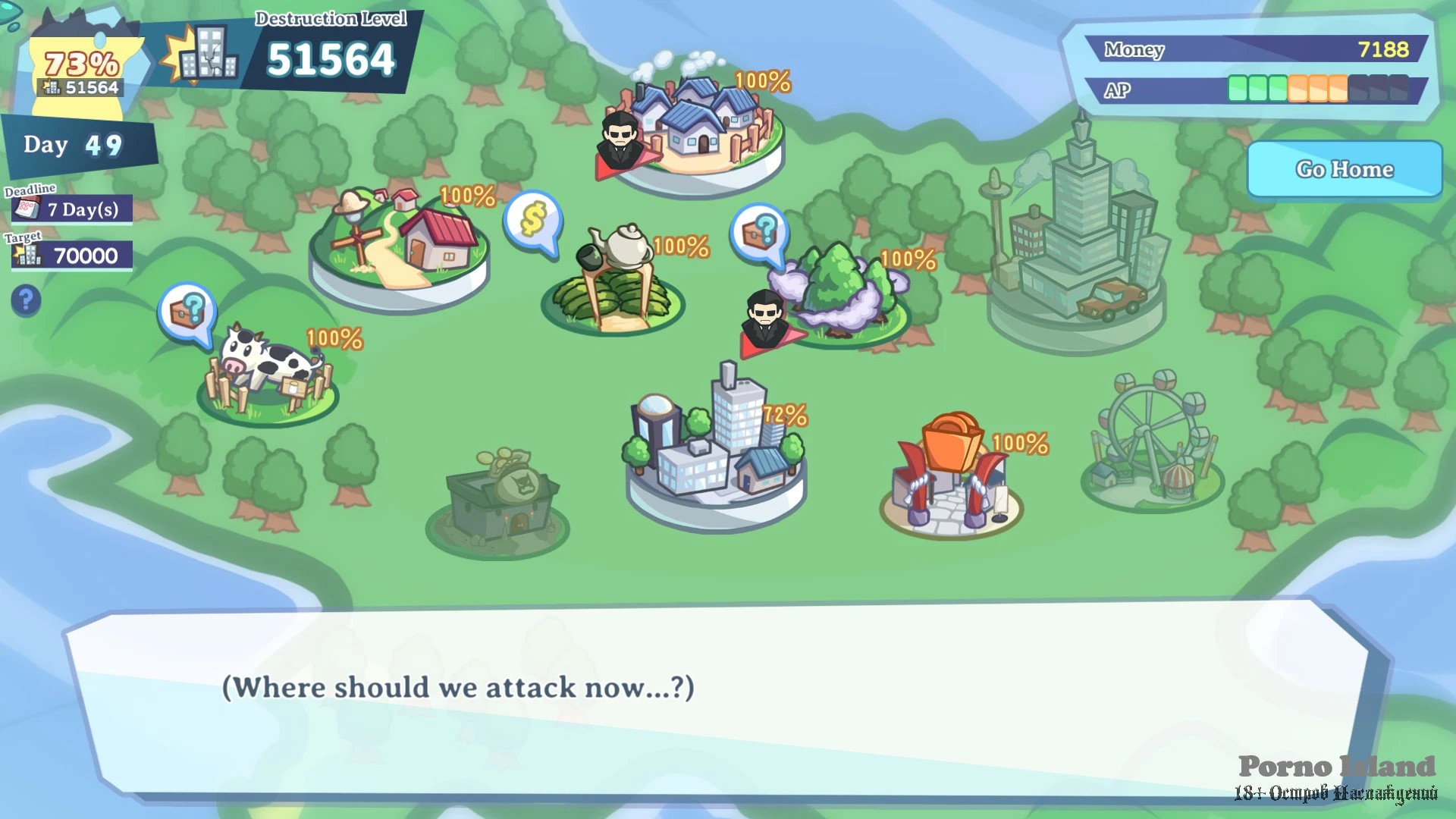Image resolution: width=1456 pixels, height=819 pixels.
Task: Go Home using the blue button
Action: pyautogui.click(x=1344, y=169)
